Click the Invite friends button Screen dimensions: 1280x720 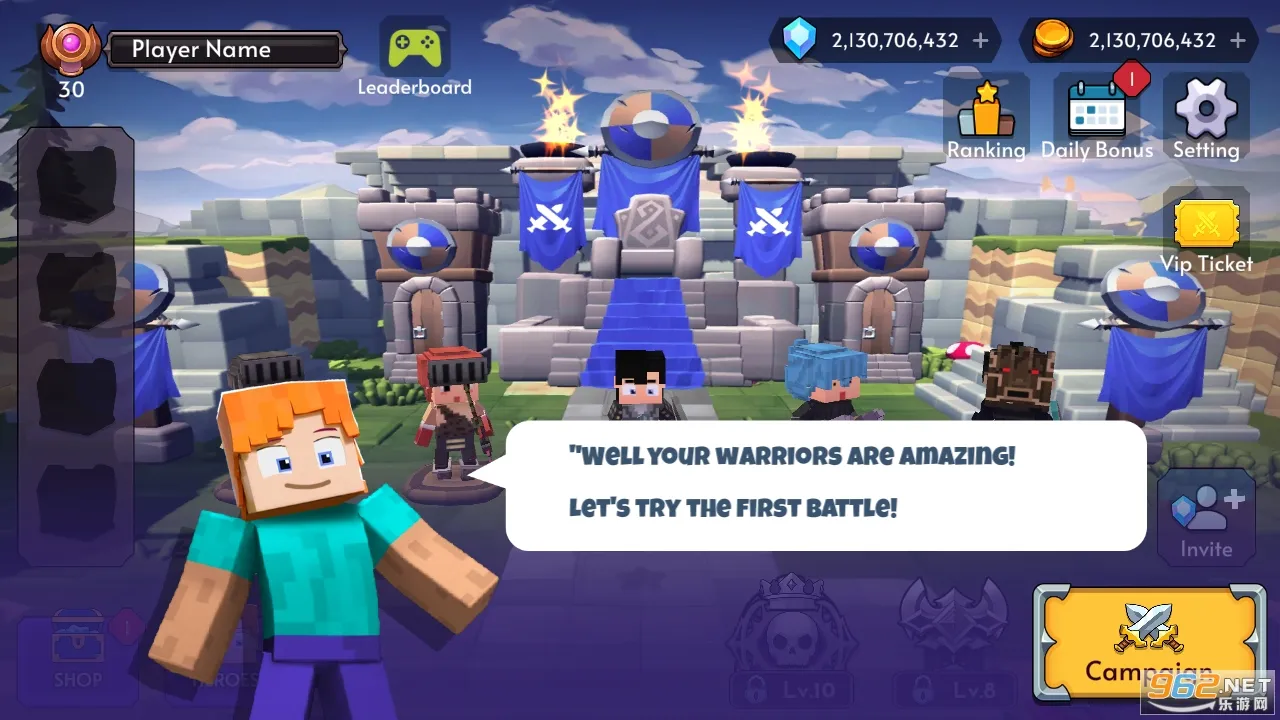coord(1206,519)
